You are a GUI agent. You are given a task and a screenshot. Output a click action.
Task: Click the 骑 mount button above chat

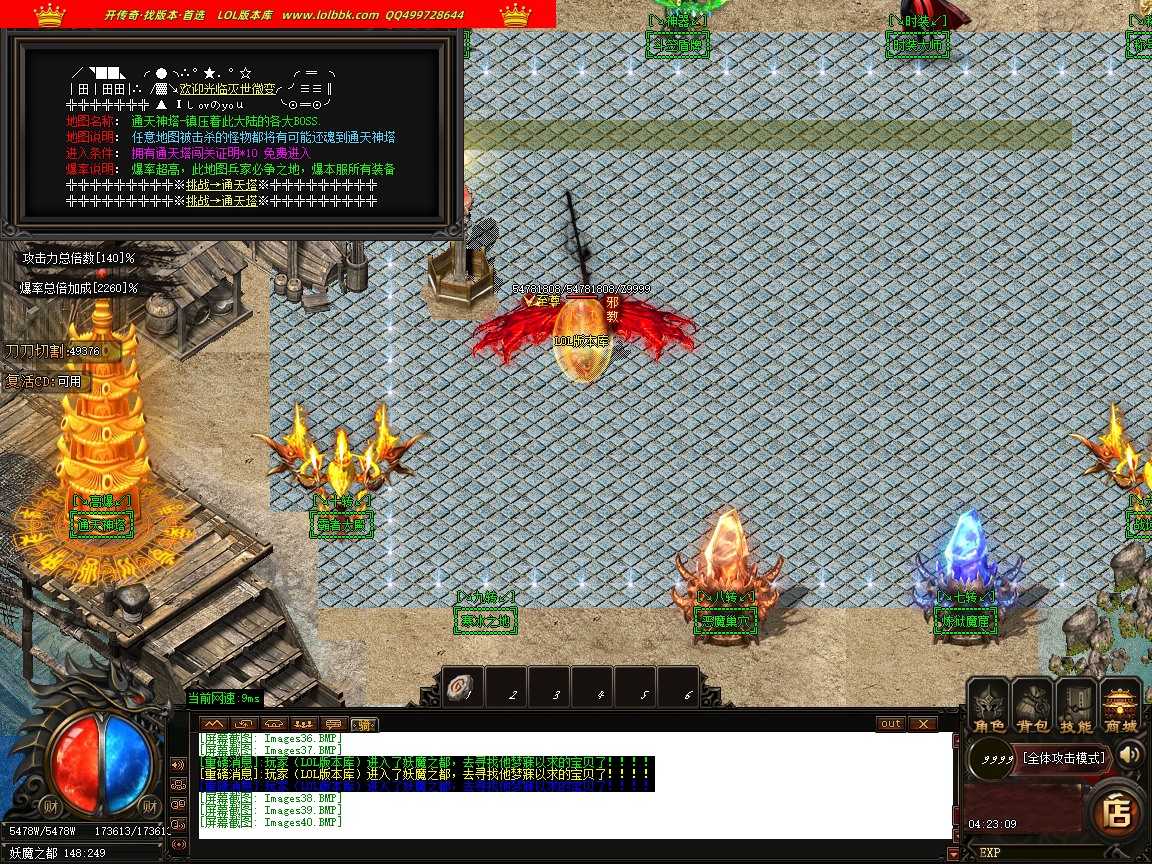365,724
